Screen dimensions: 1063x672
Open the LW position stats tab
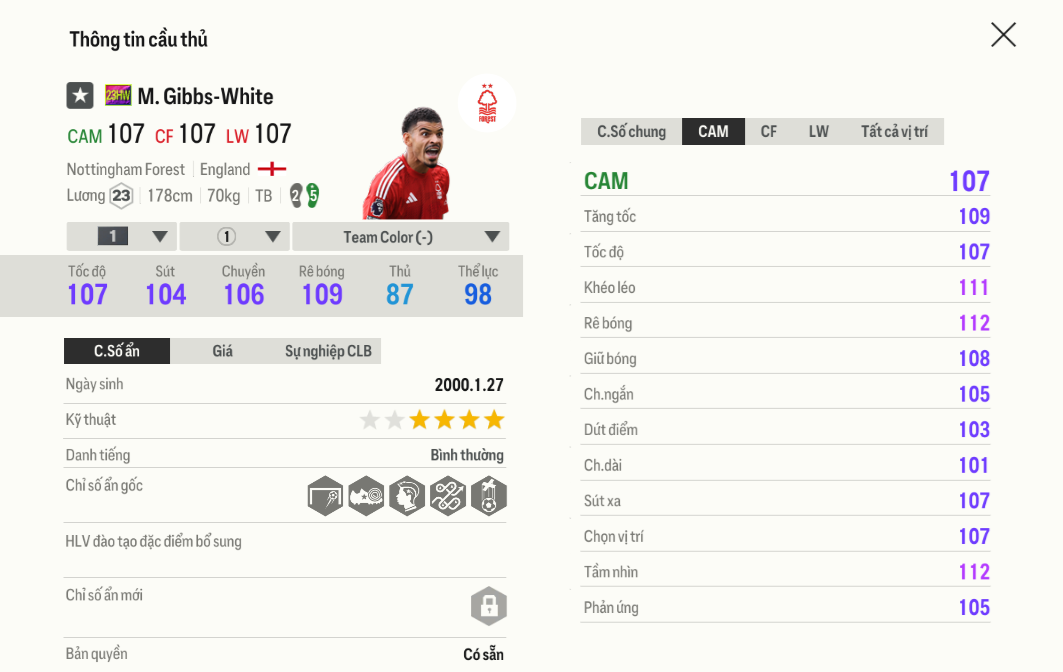click(x=819, y=132)
